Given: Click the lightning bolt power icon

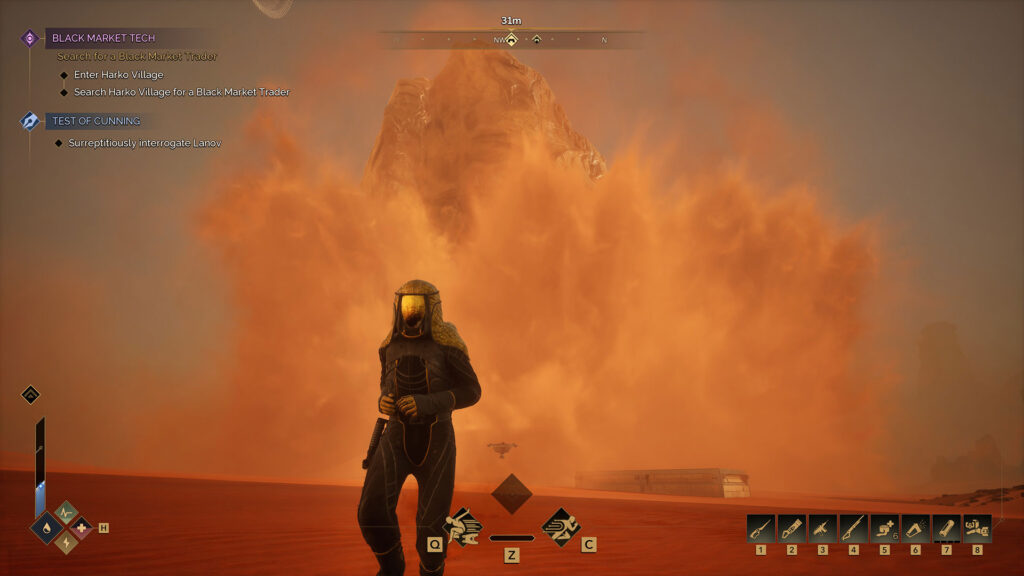Looking at the screenshot, I should [66, 542].
